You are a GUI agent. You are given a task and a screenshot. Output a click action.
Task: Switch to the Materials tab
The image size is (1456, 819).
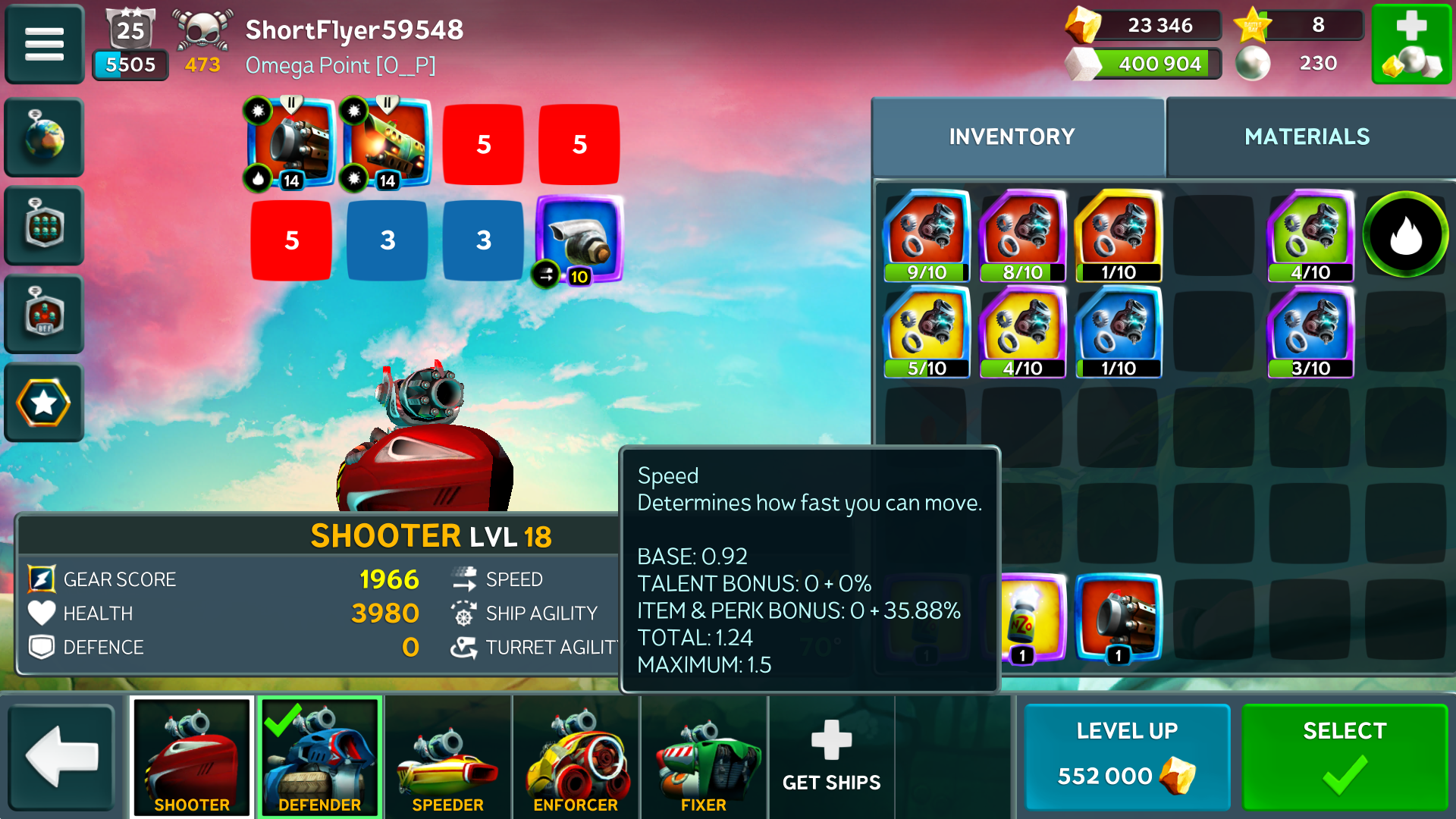pyautogui.click(x=1307, y=136)
